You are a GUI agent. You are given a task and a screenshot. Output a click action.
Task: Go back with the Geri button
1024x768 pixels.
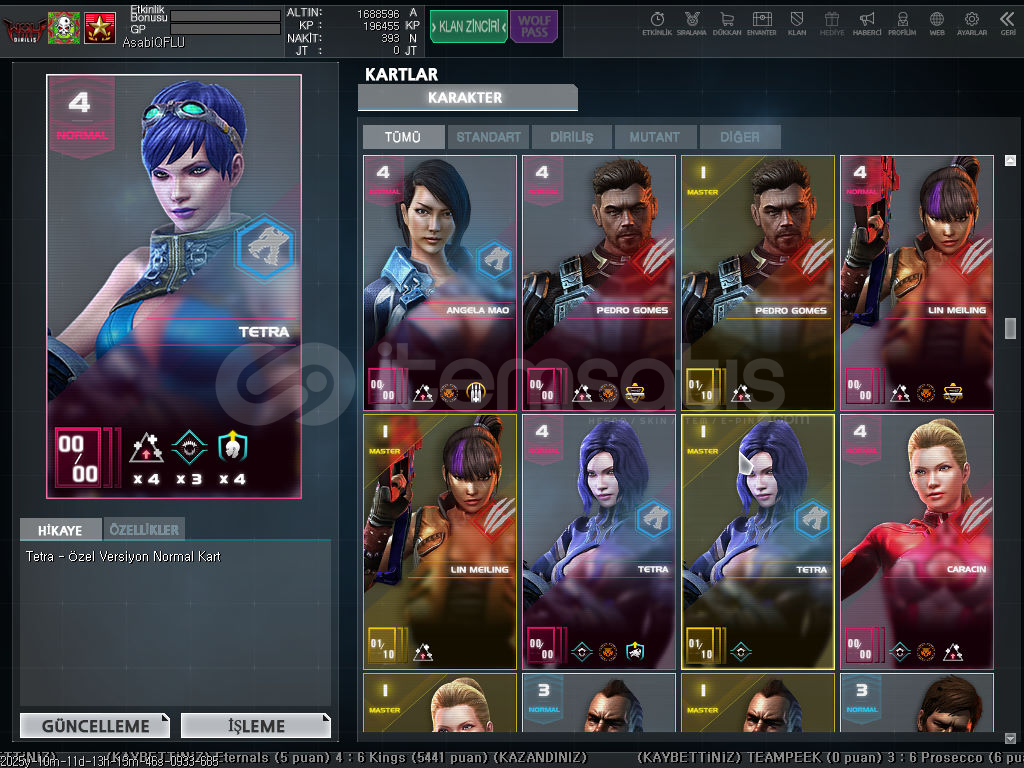point(1007,23)
